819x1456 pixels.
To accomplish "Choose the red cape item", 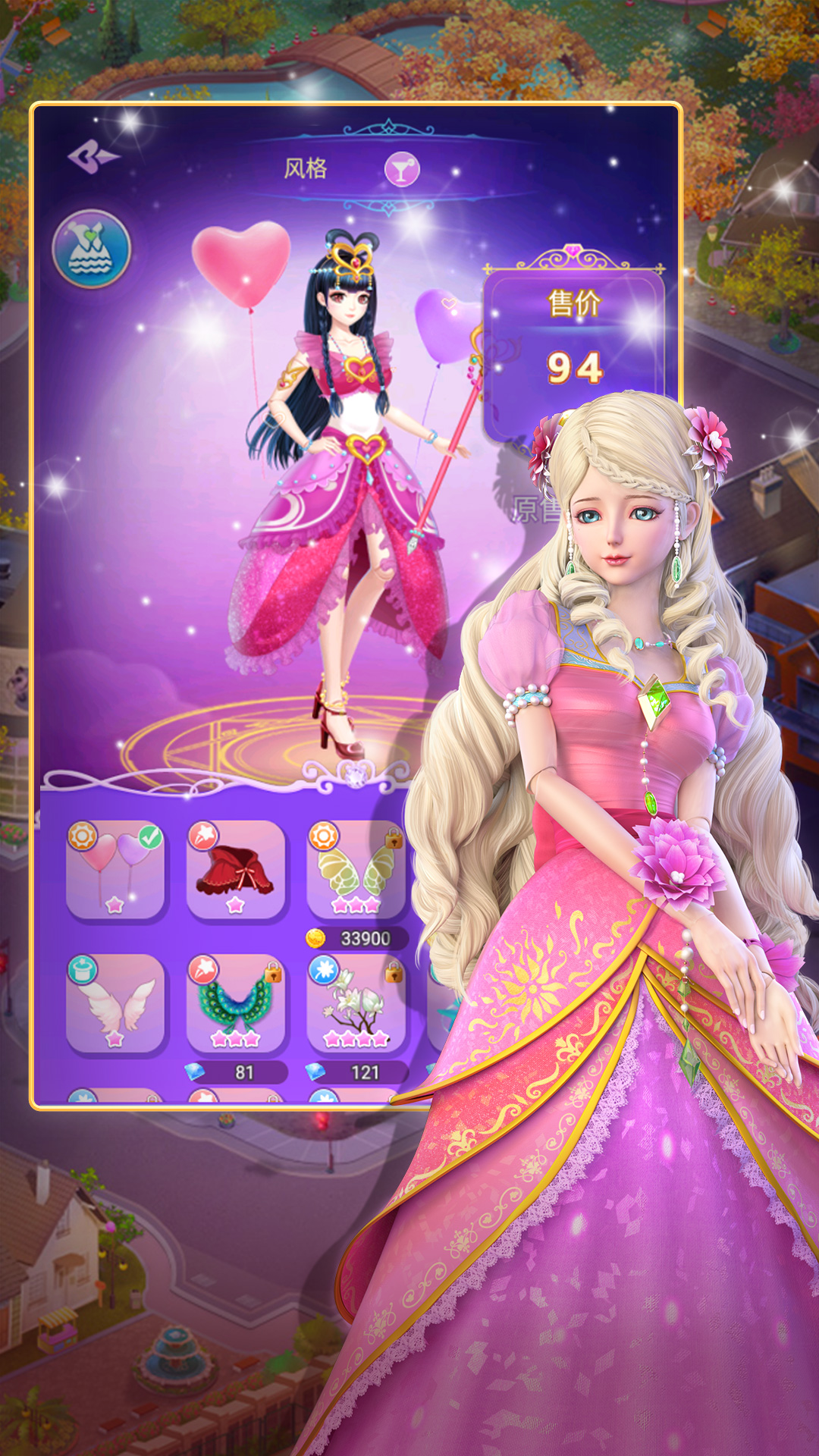I will point(236,869).
